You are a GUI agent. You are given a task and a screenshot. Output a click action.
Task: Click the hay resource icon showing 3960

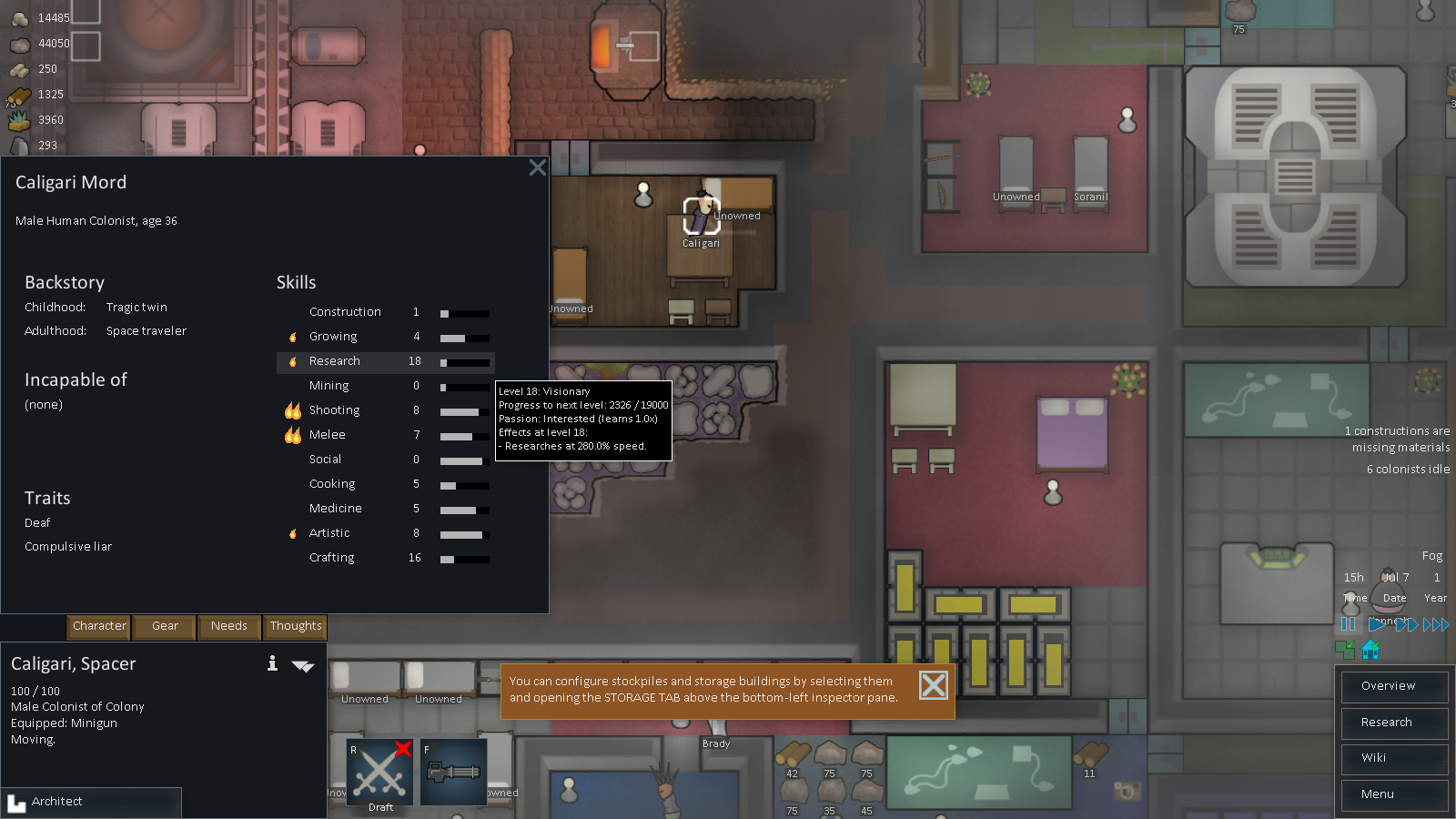pyautogui.click(x=18, y=120)
